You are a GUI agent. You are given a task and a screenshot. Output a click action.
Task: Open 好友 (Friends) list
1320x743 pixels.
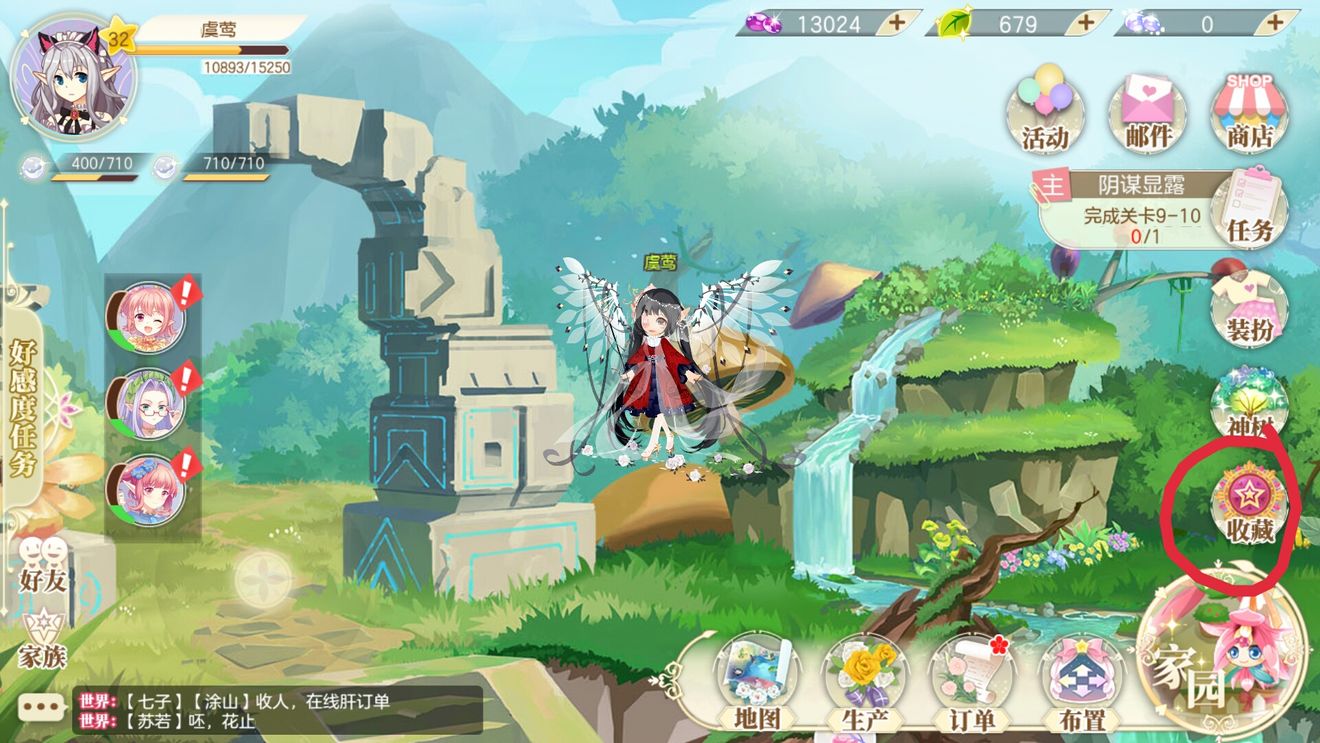click(x=40, y=565)
